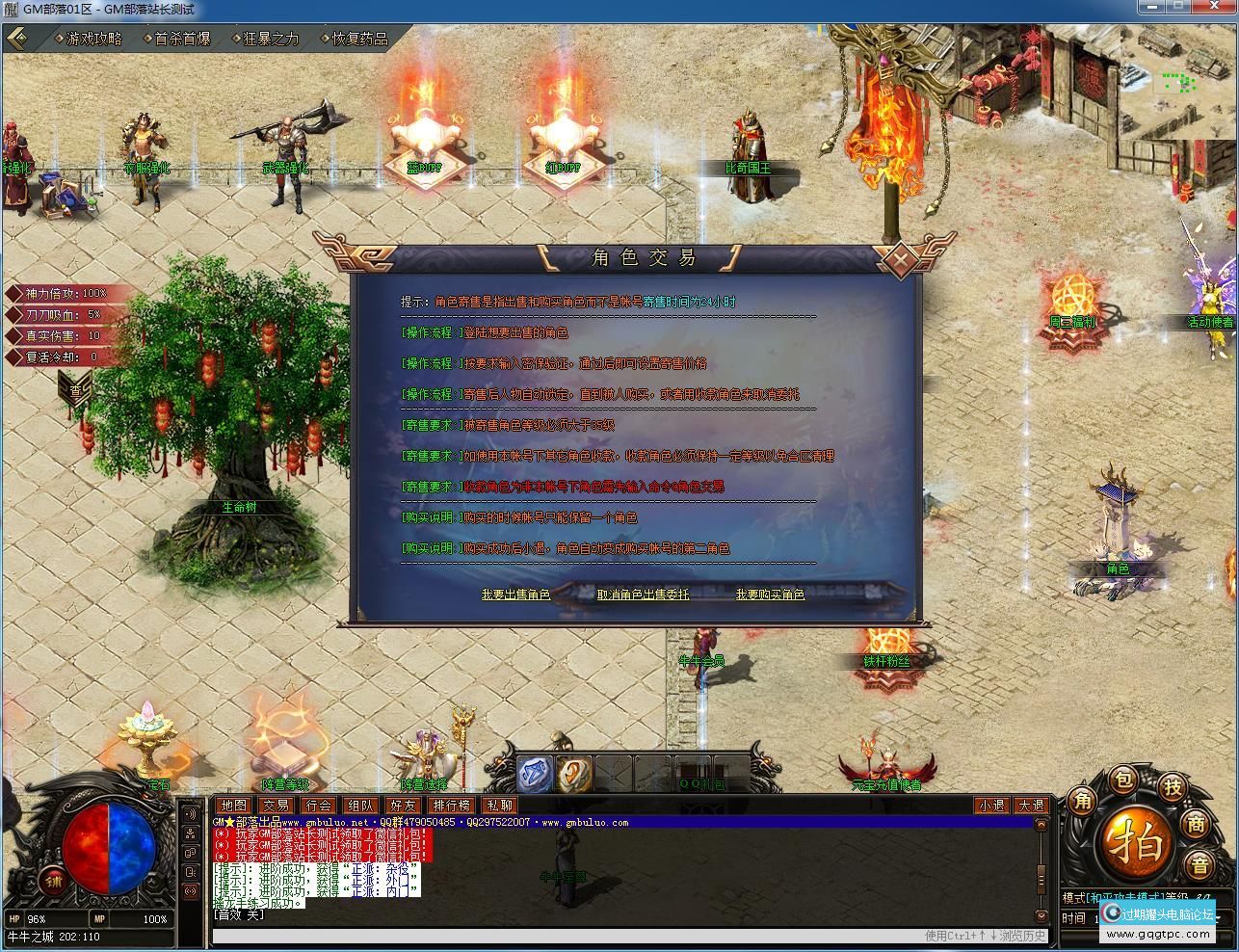Open the 排行榜 ranking board
Viewport: 1239px width, 952px height.
tap(451, 806)
